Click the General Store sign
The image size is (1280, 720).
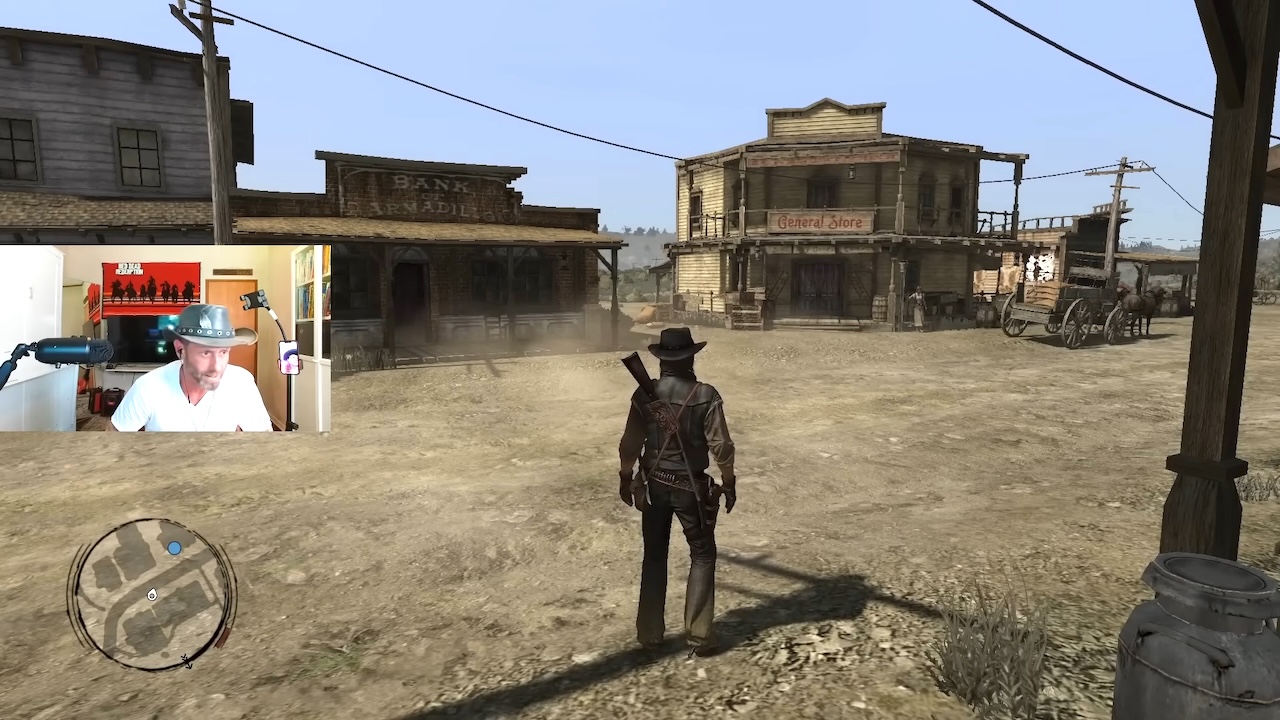(822, 222)
